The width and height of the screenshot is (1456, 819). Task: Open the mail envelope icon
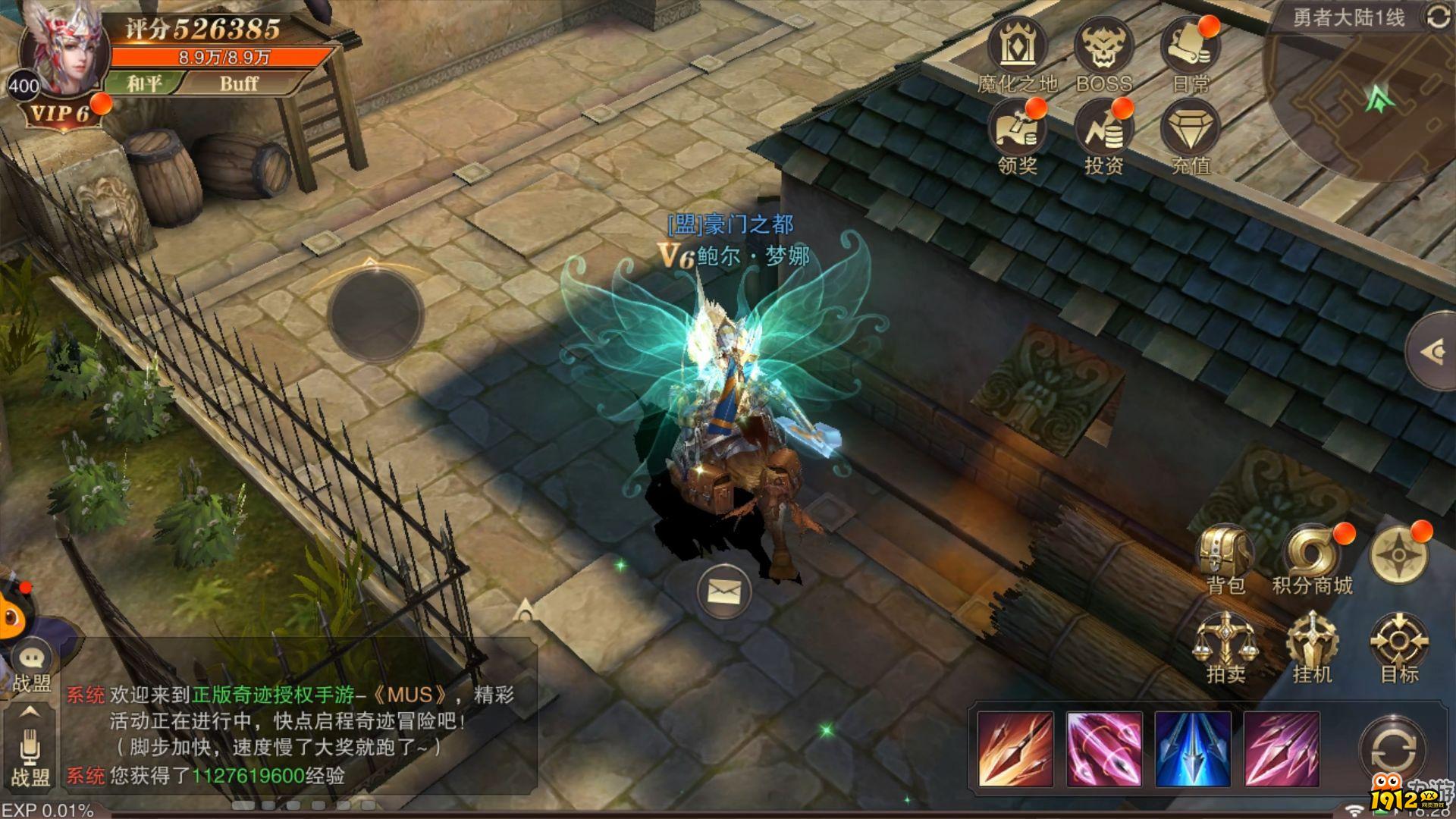[x=723, y=591]
